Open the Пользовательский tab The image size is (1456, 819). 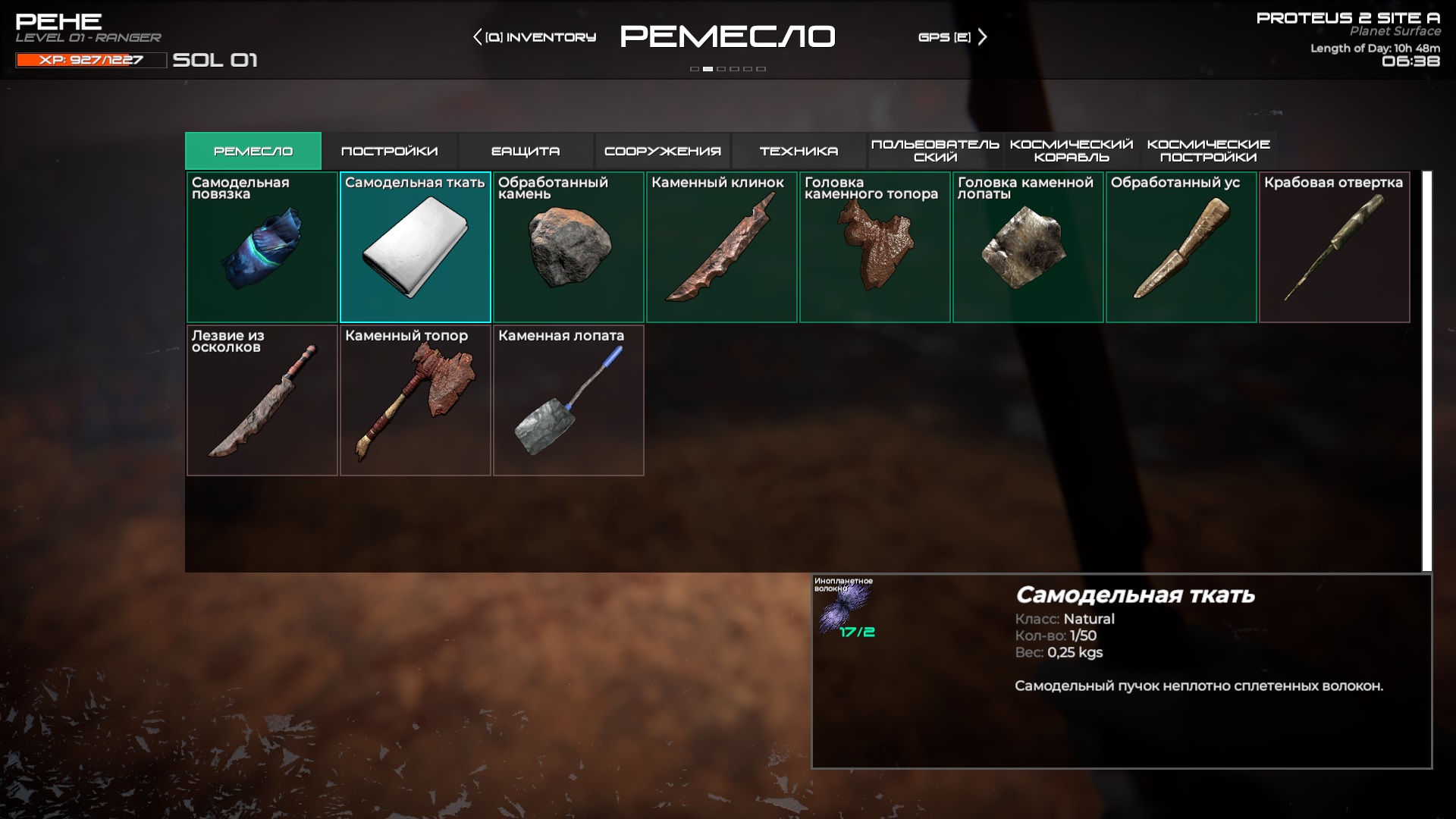click(935, 151)
